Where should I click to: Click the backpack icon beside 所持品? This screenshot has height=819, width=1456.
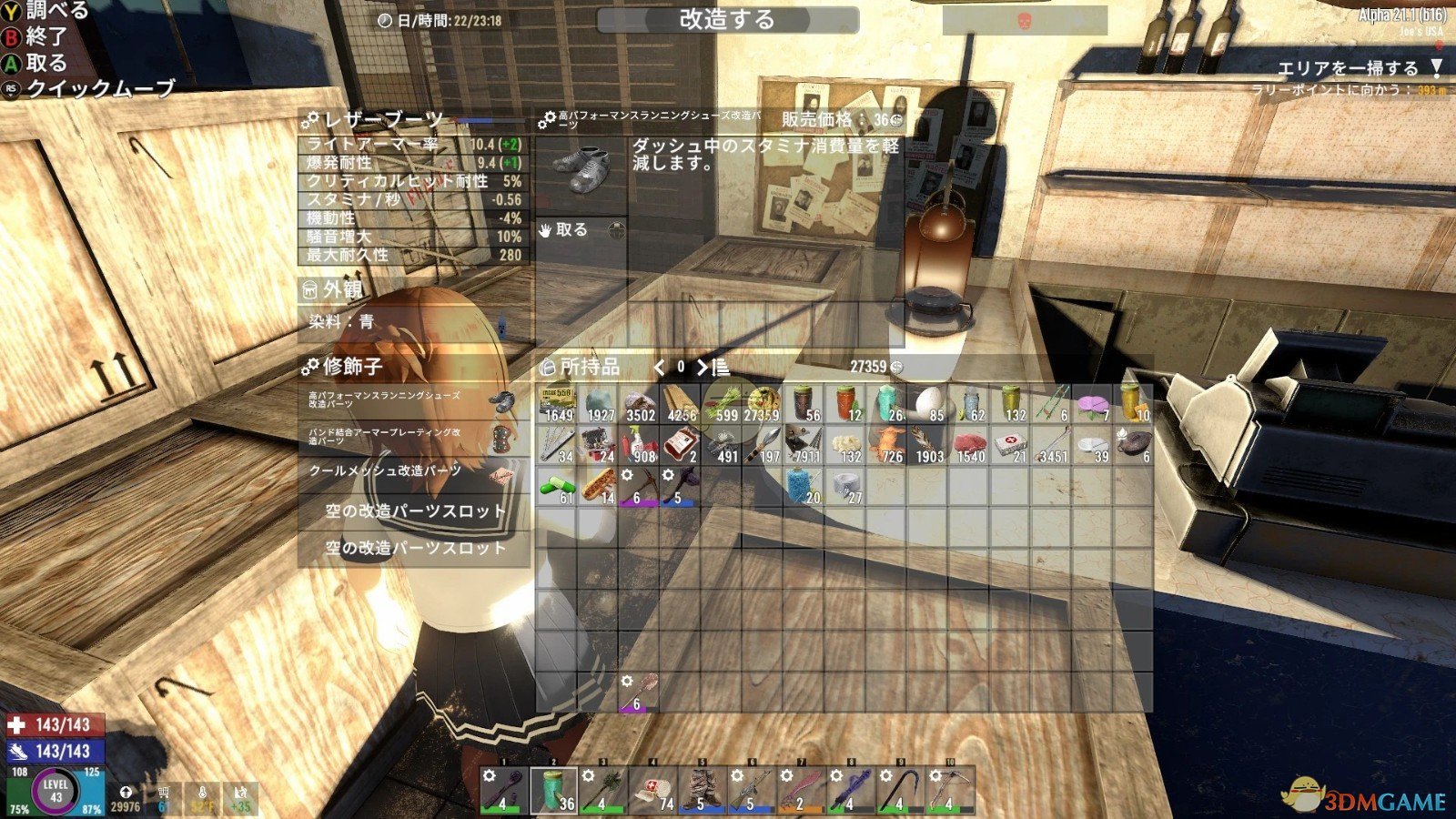pyautogui.click(x=546, y=366)
